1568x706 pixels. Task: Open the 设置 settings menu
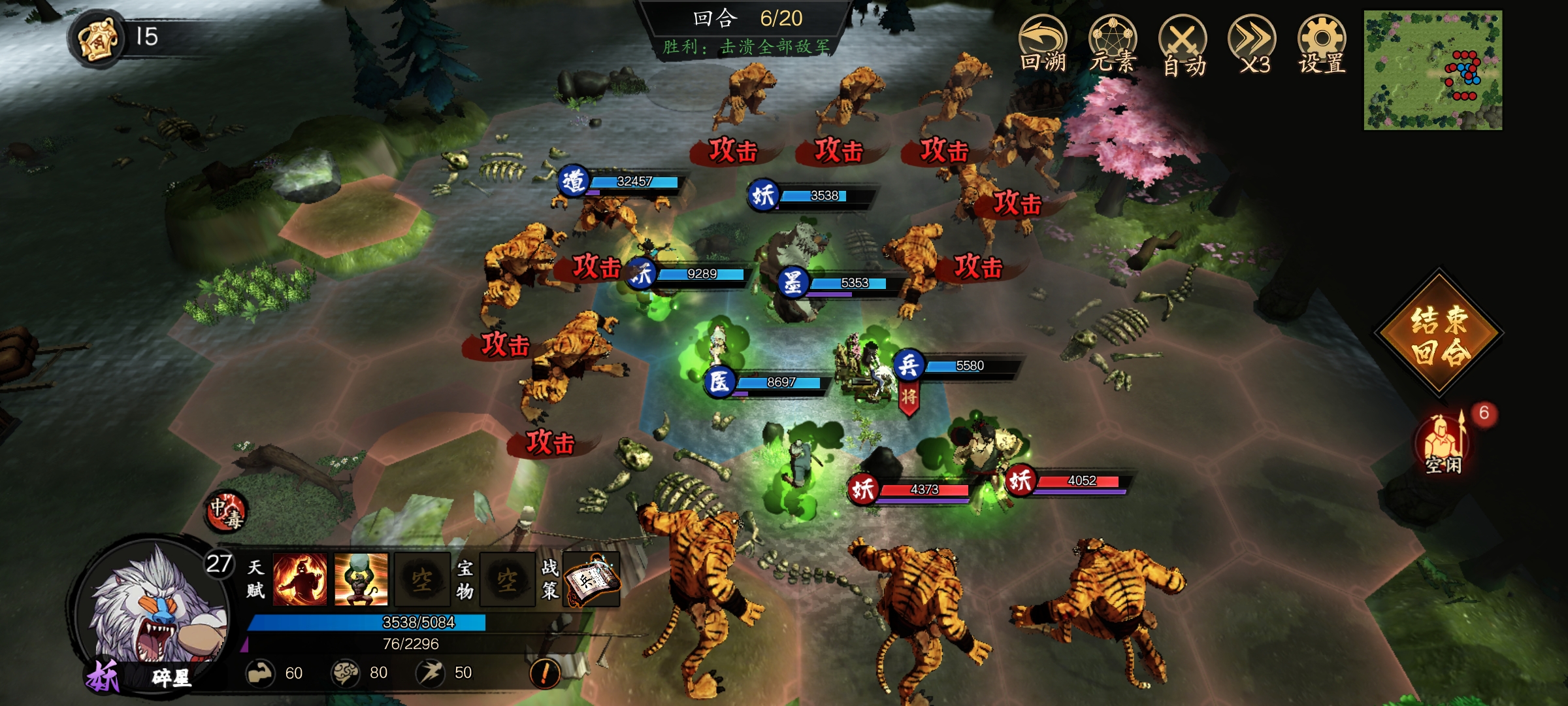pos(1322,44)
